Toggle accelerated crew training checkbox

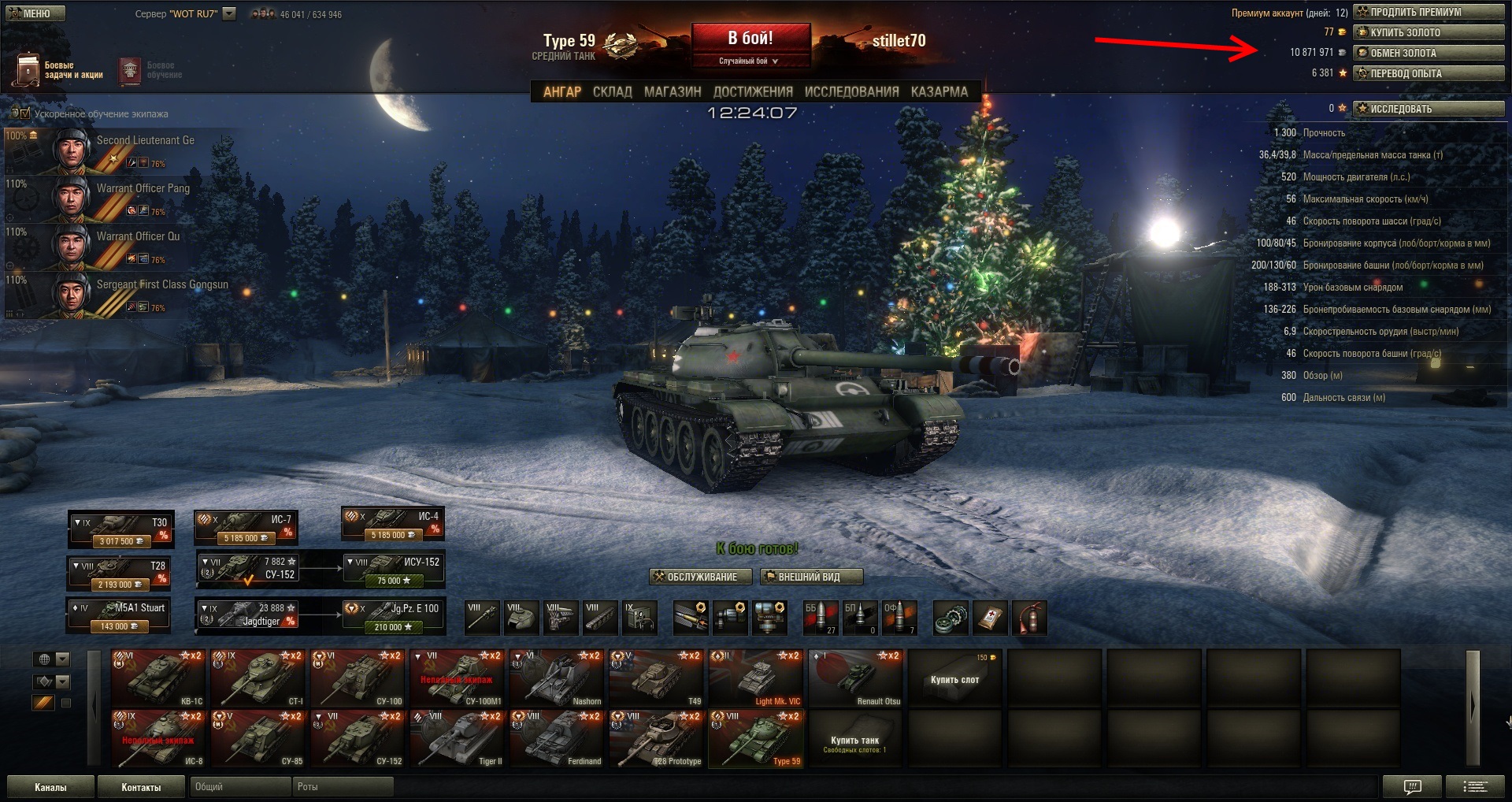25,113
